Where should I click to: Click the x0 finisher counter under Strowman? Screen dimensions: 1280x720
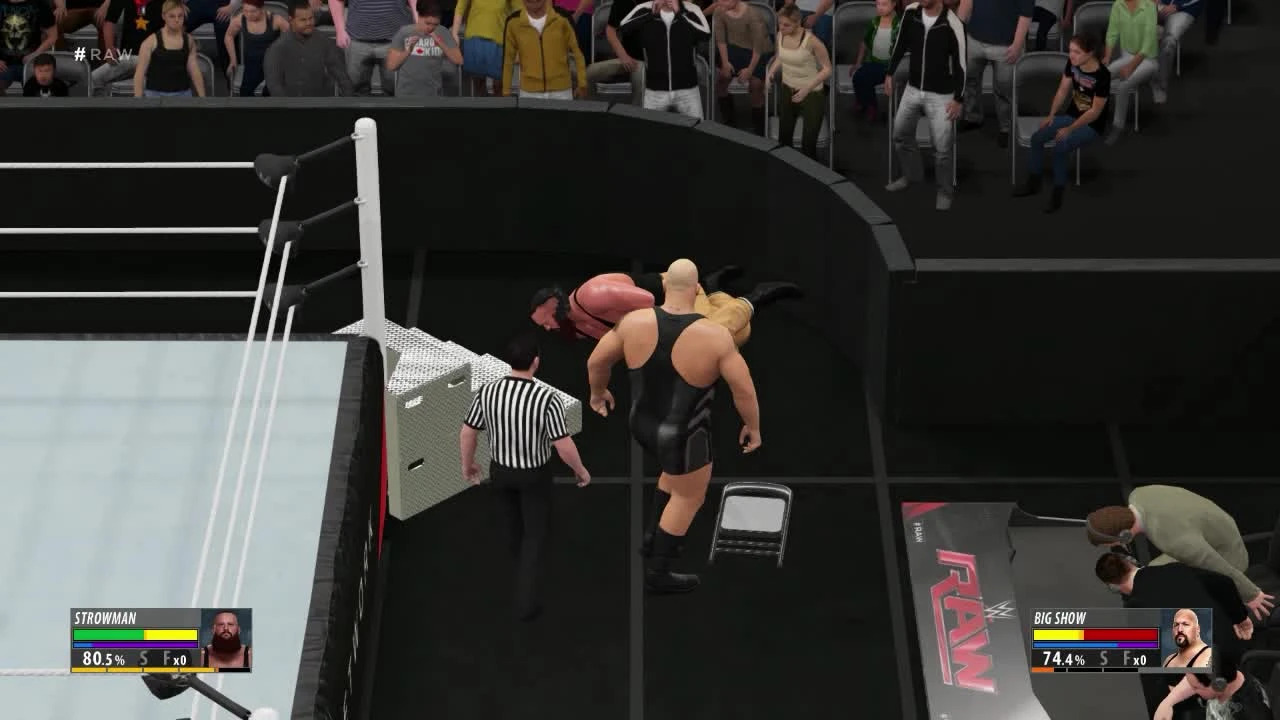180,659
